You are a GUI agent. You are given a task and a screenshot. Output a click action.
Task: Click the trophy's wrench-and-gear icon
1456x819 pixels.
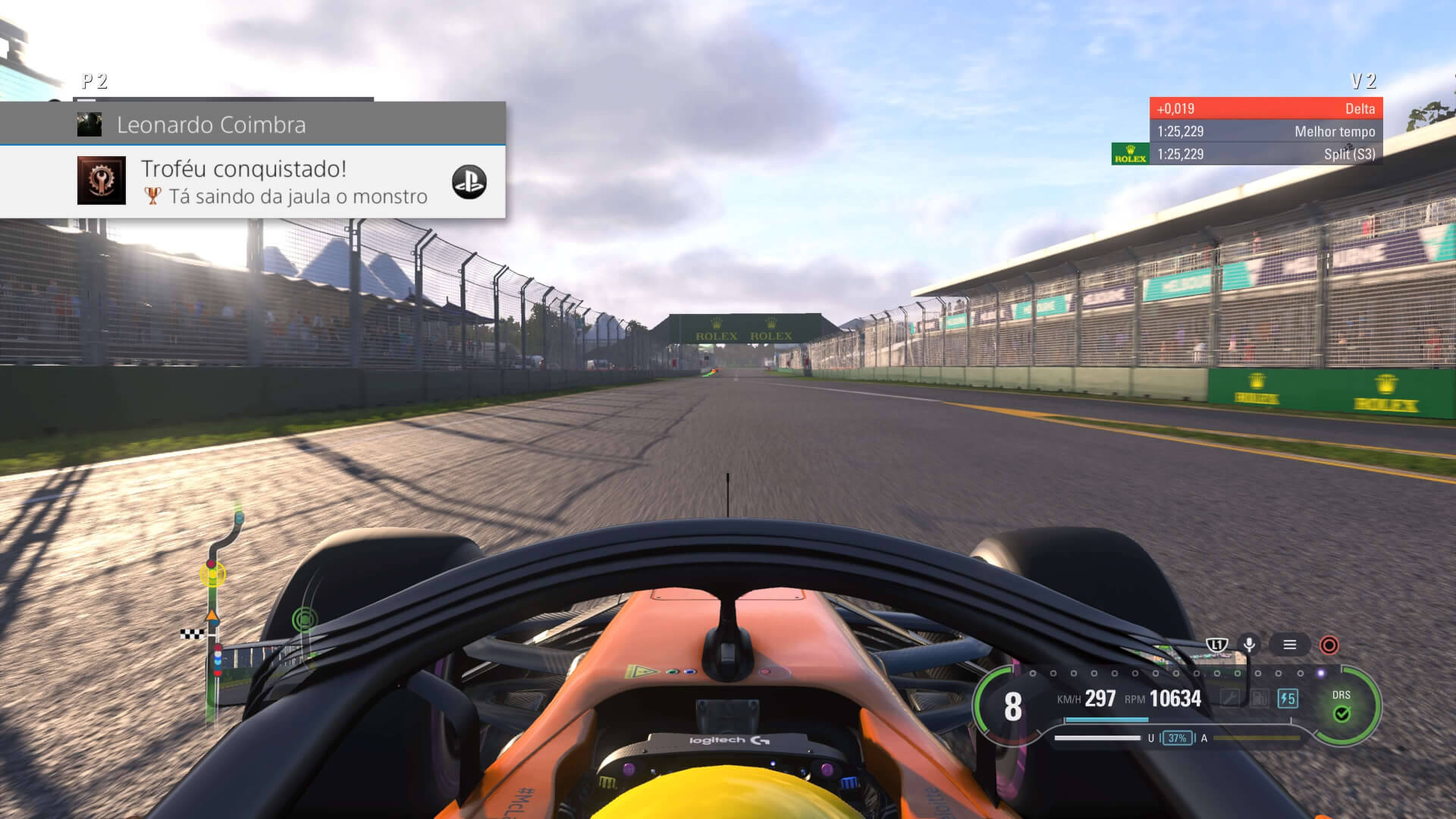102,180
